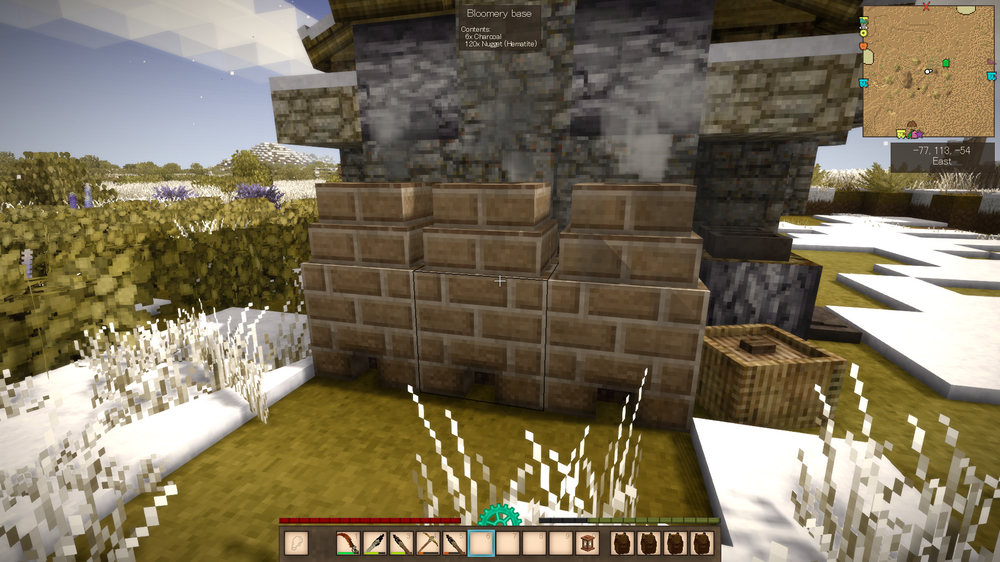Select the offhand slot beside the hotbar
The height and width of the screenshot is (562, 1000).
(296, 543)
